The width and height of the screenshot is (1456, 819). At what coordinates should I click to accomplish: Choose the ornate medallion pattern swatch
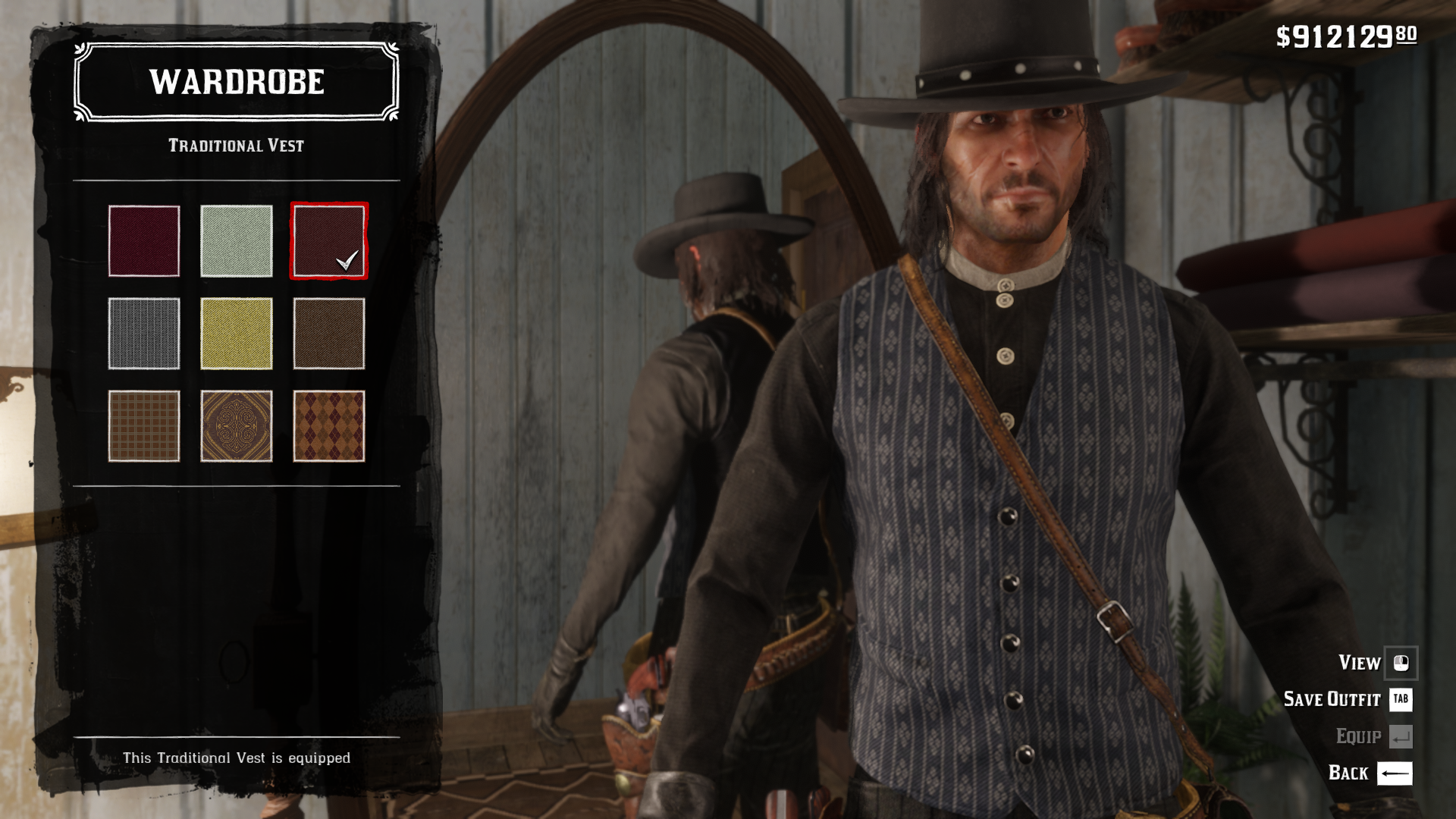(237, 426)
